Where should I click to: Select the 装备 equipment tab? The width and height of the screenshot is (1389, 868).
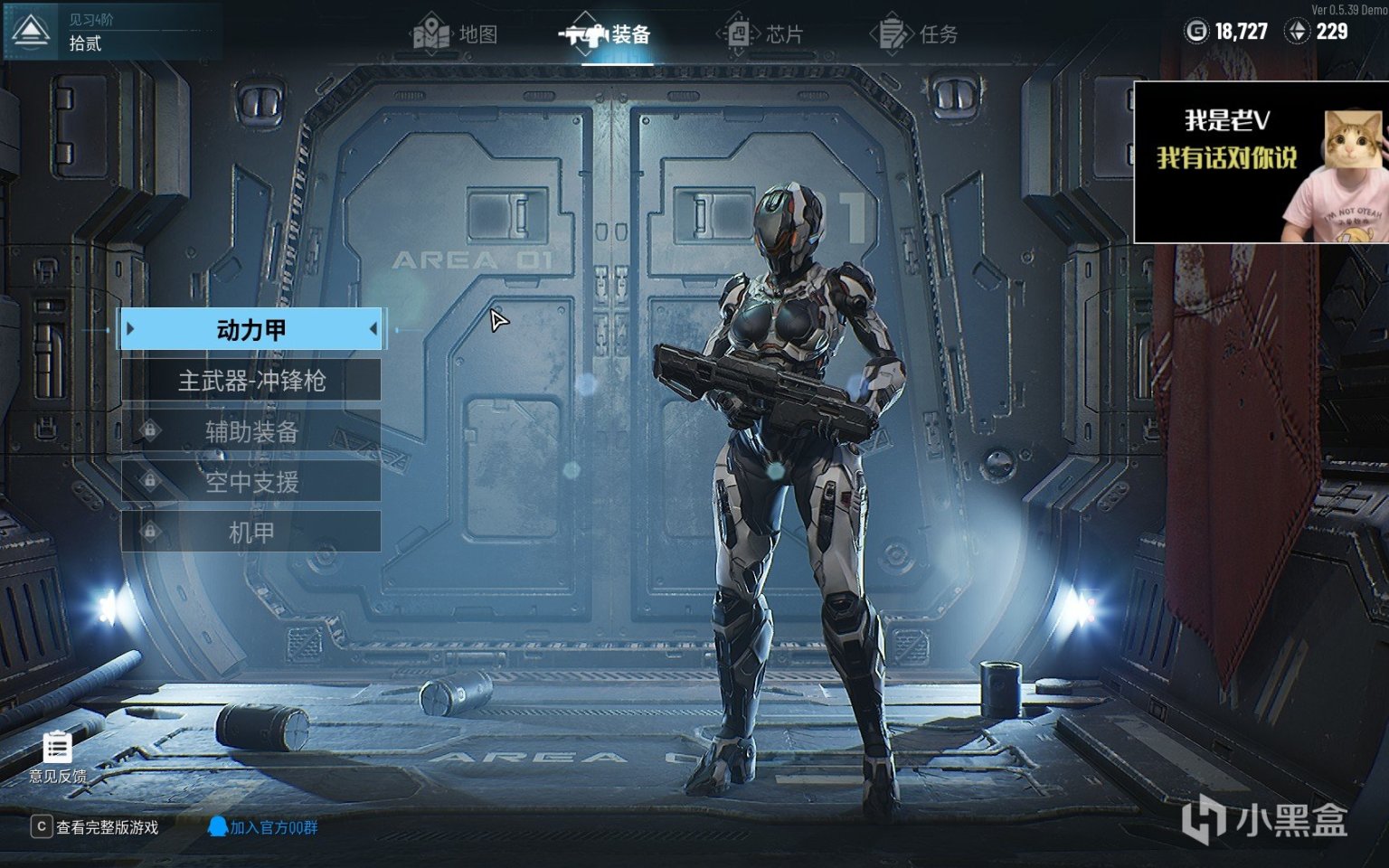pyautogui.click(x=608, y=34)
